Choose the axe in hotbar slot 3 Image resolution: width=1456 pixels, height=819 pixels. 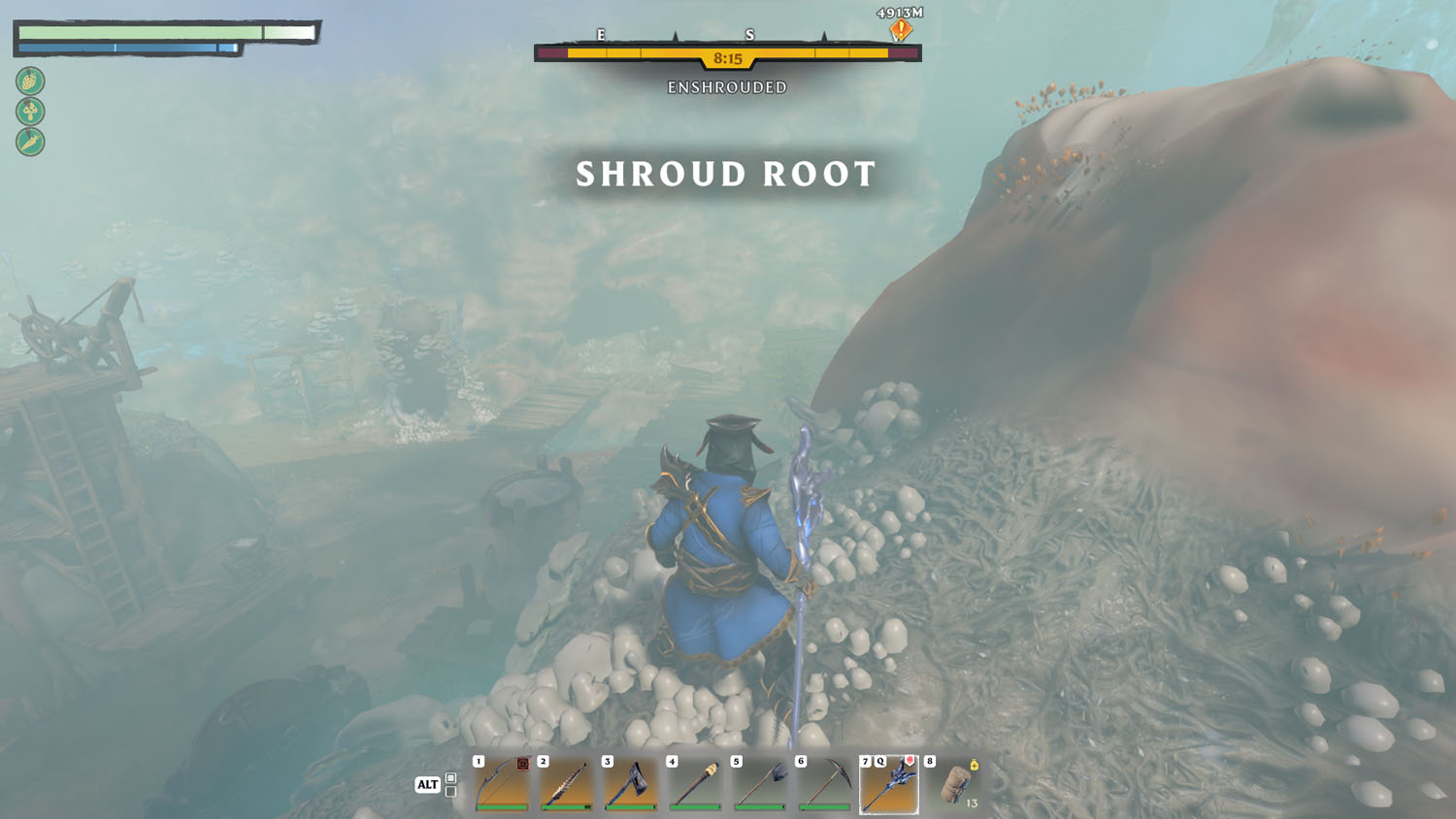click(x=631, y=783)
